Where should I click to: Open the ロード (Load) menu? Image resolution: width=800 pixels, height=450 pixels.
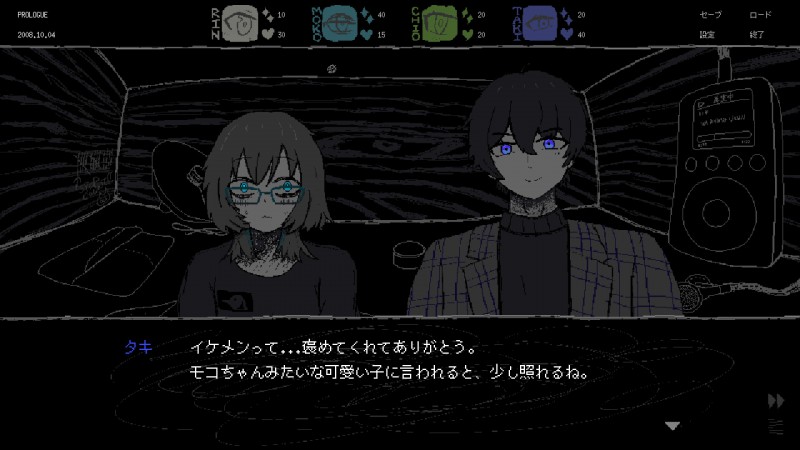[x=760, y=15]
